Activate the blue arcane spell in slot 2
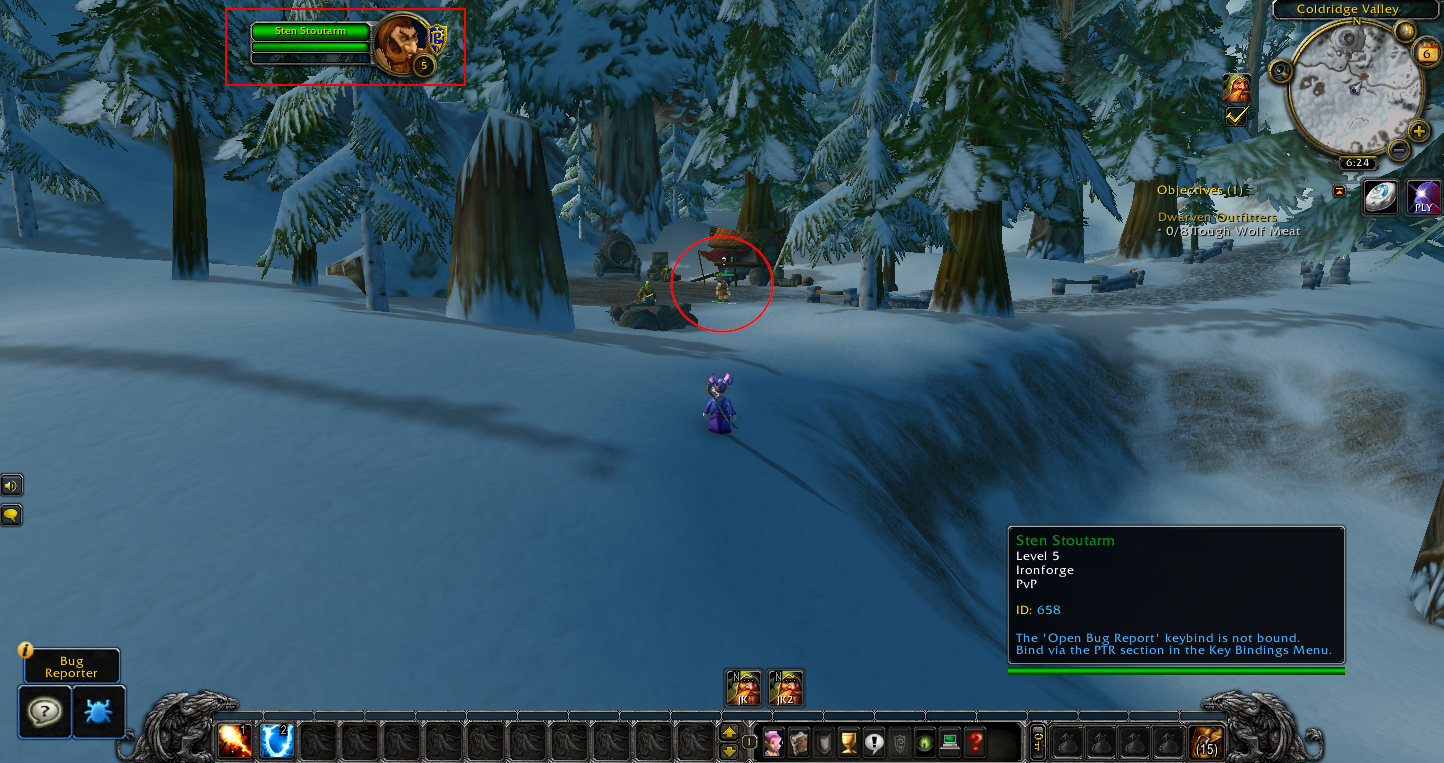1444x763 pixels. coord(277,741)
